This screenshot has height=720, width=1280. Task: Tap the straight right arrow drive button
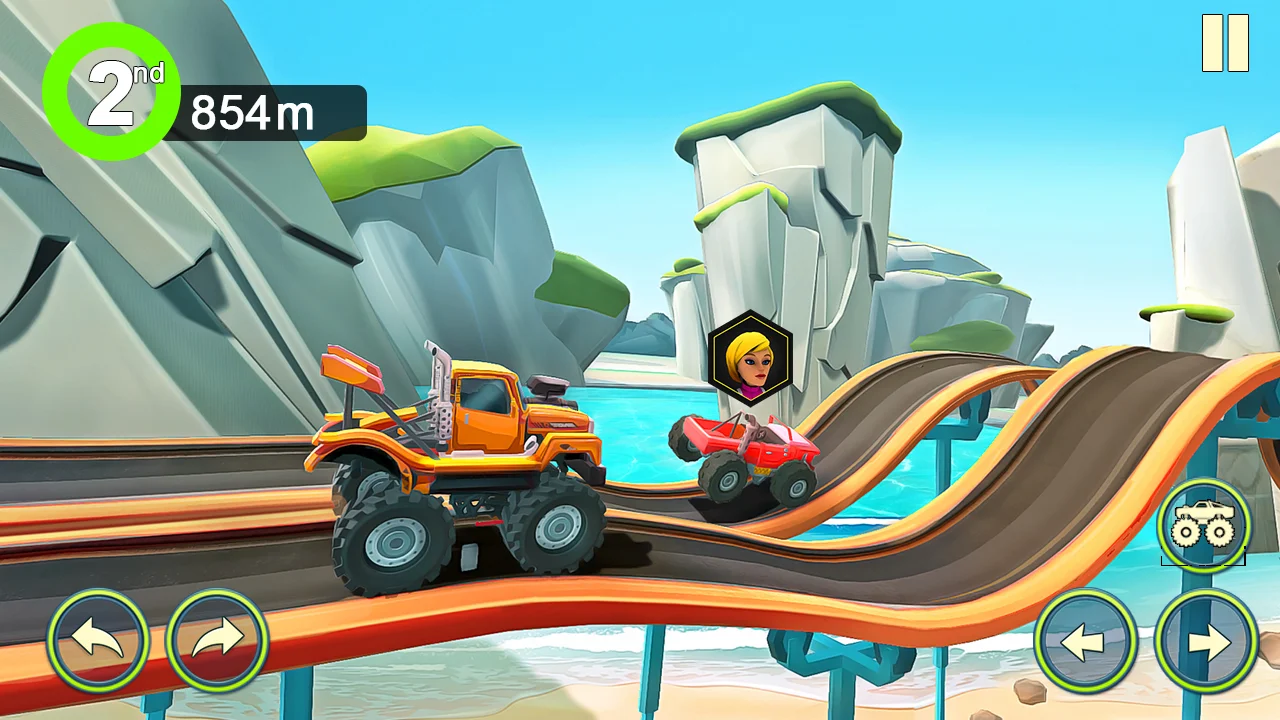coord(1206,641)
